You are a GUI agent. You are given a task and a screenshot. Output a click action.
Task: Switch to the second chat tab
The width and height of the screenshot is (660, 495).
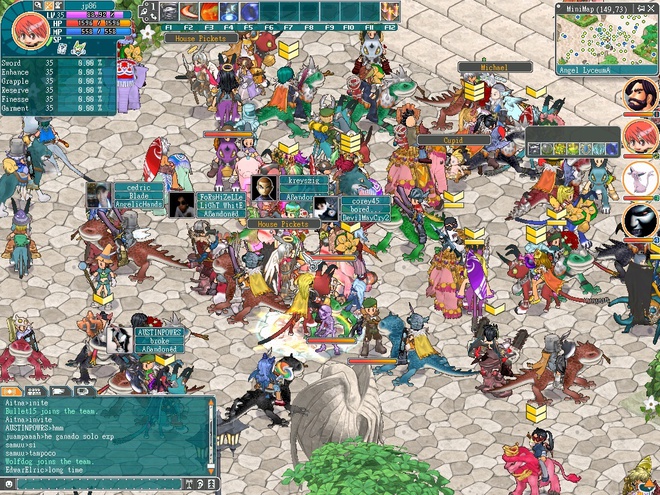(35, 391)
